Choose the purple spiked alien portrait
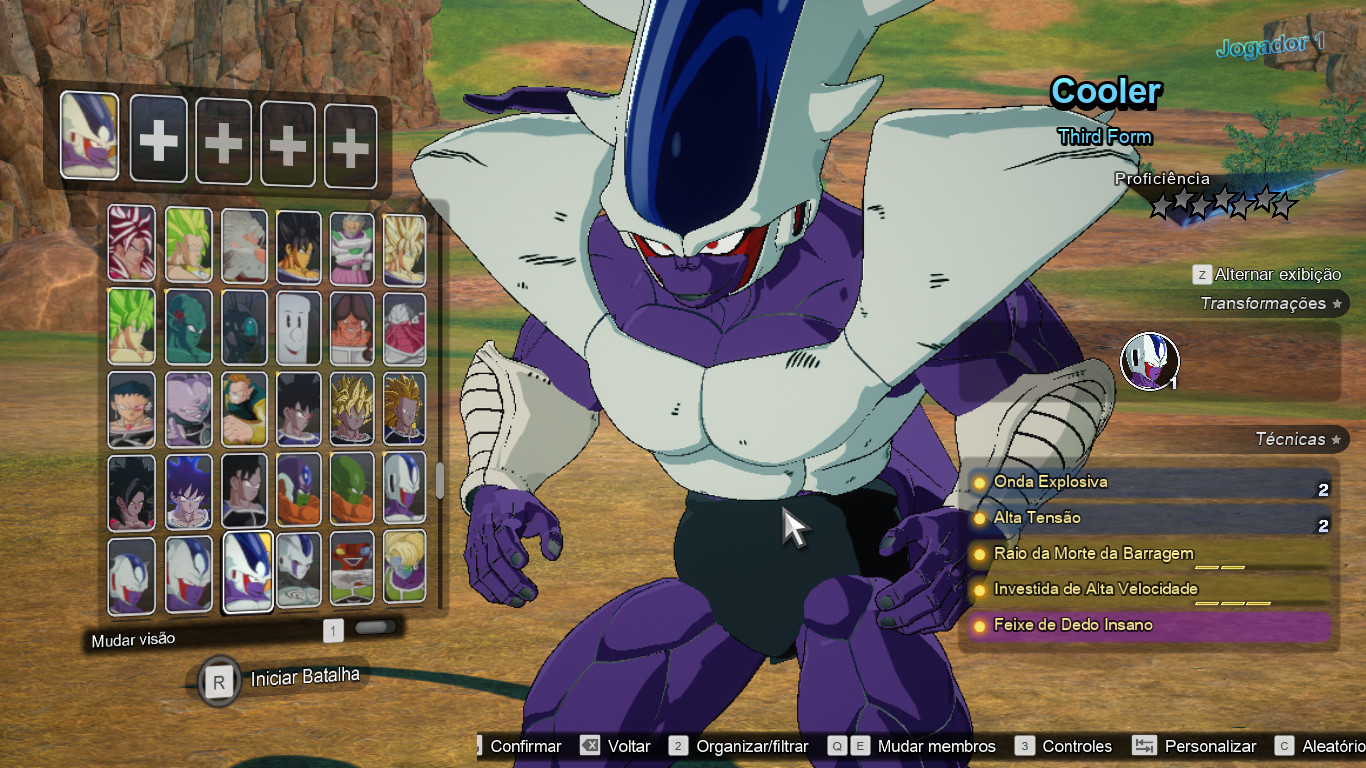The width and height of the screenshot is (1366, 768). click(x=188, y=408)
